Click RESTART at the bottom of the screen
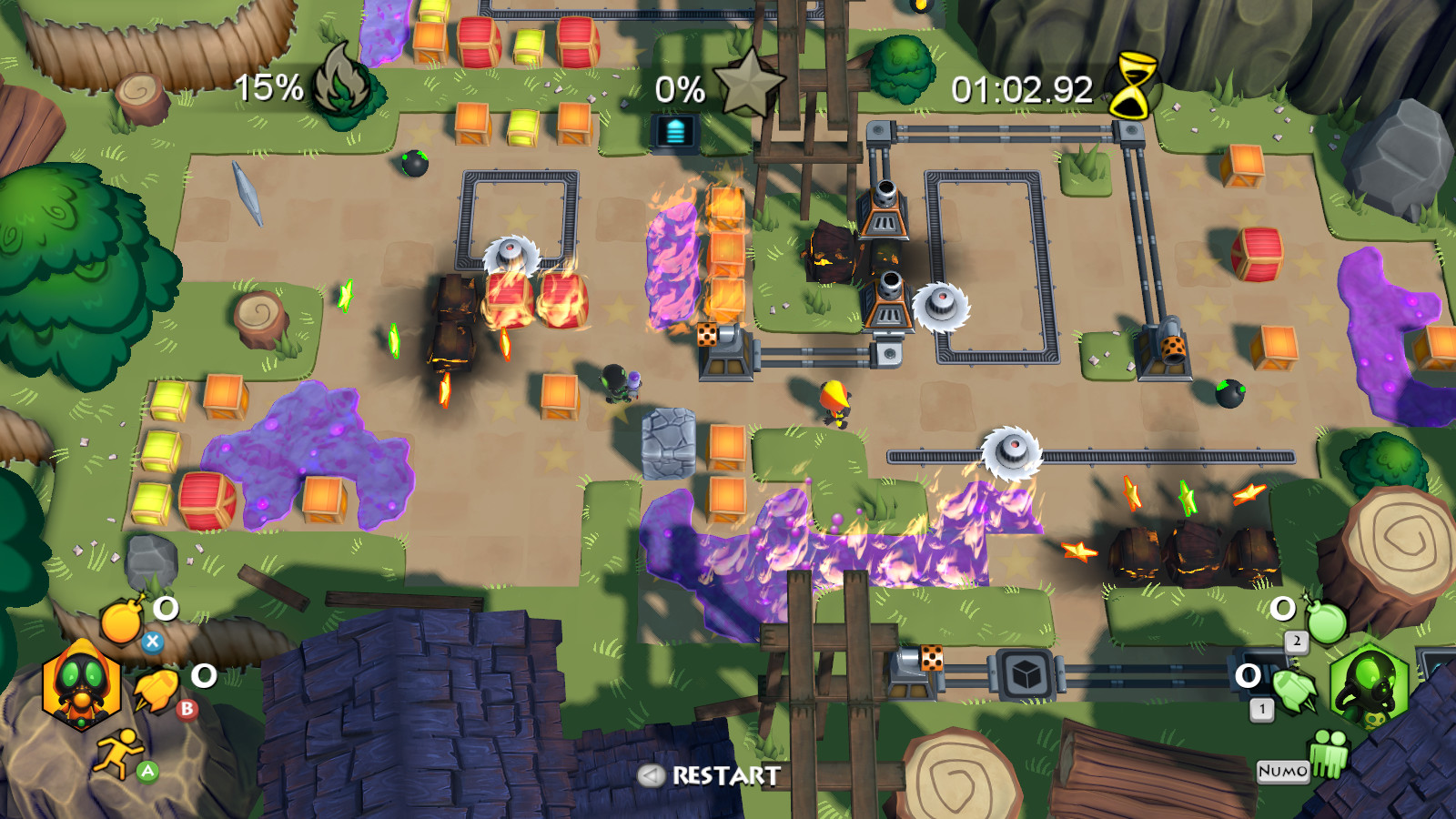 (723, 776)
